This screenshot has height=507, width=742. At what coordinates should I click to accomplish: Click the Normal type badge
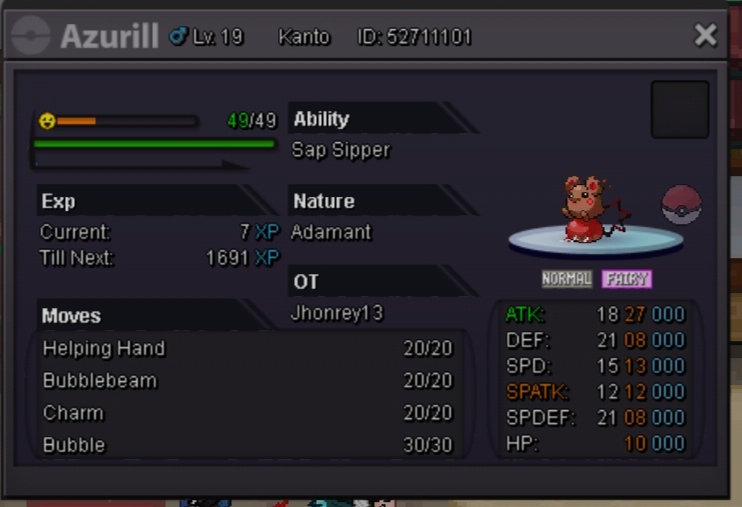point(567,279)
